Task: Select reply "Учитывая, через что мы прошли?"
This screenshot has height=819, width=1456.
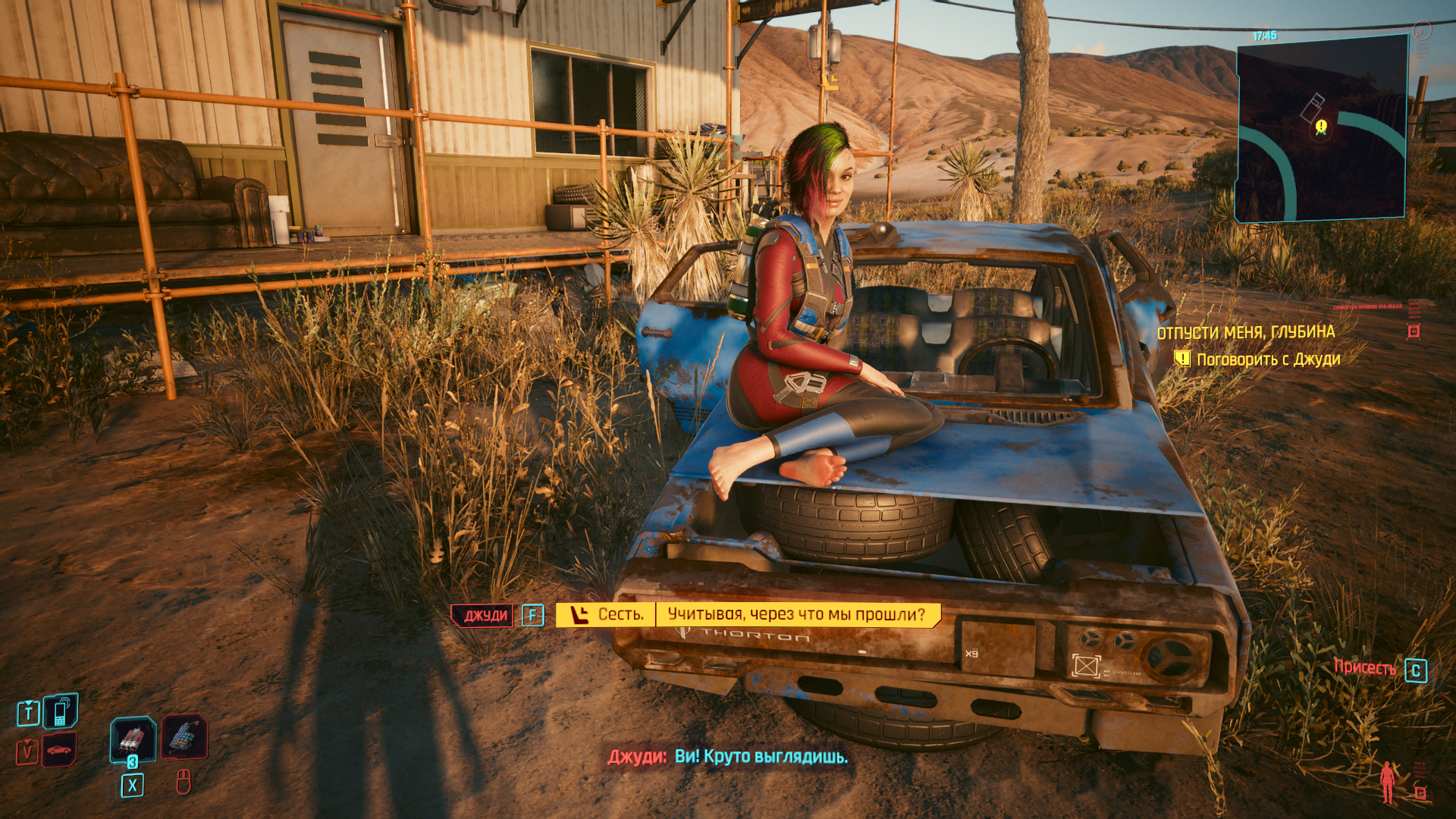Action: (796, 614)
